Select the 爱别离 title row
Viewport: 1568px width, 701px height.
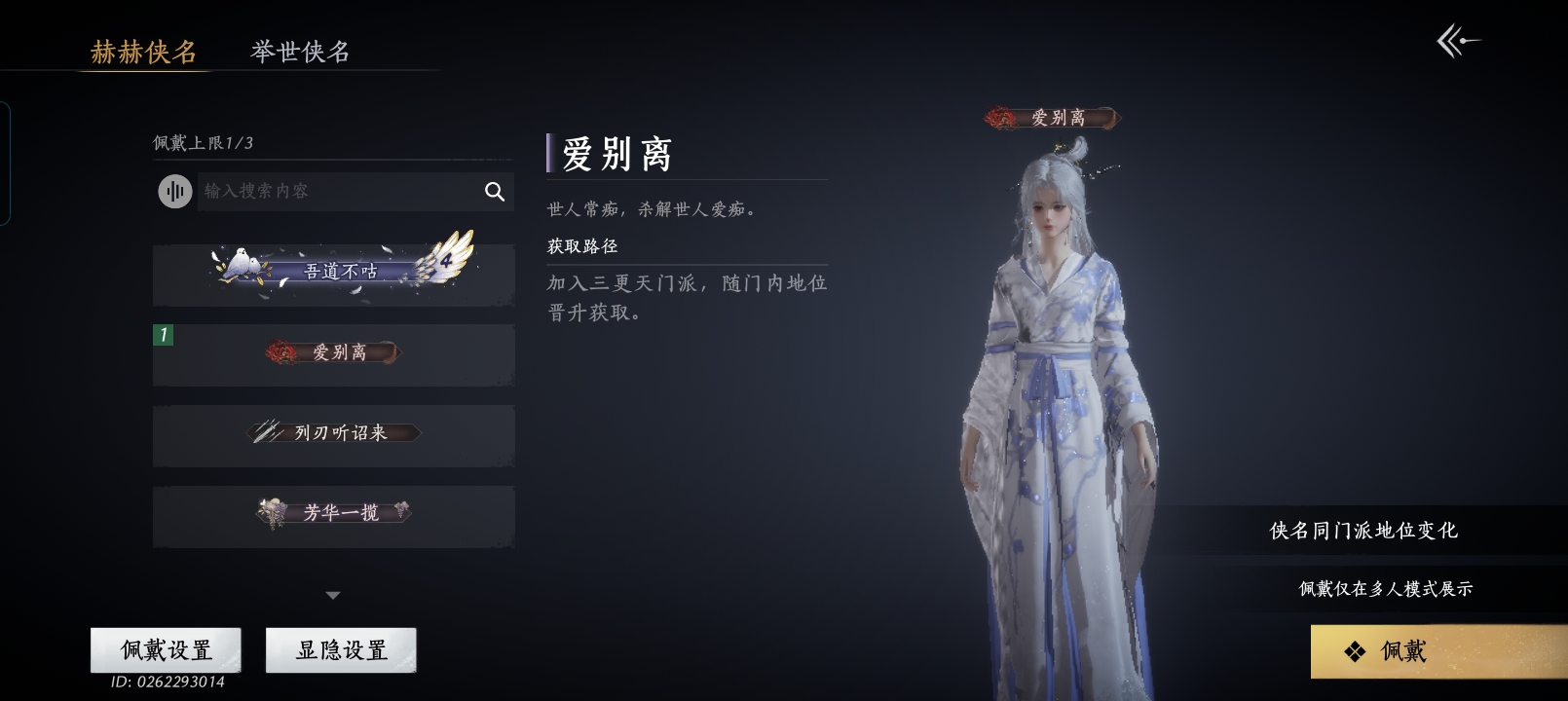pyautogui.click(x=333, y=353)
